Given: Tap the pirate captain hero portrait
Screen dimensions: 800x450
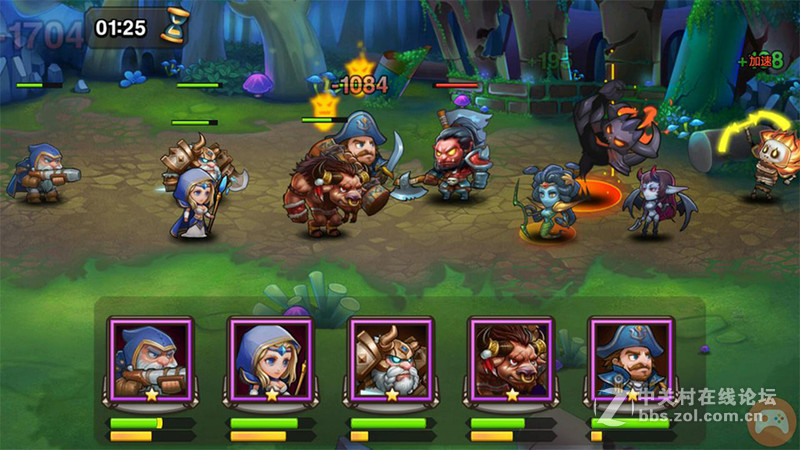Looking at the screenshot, I should click(x=629, y=359).
